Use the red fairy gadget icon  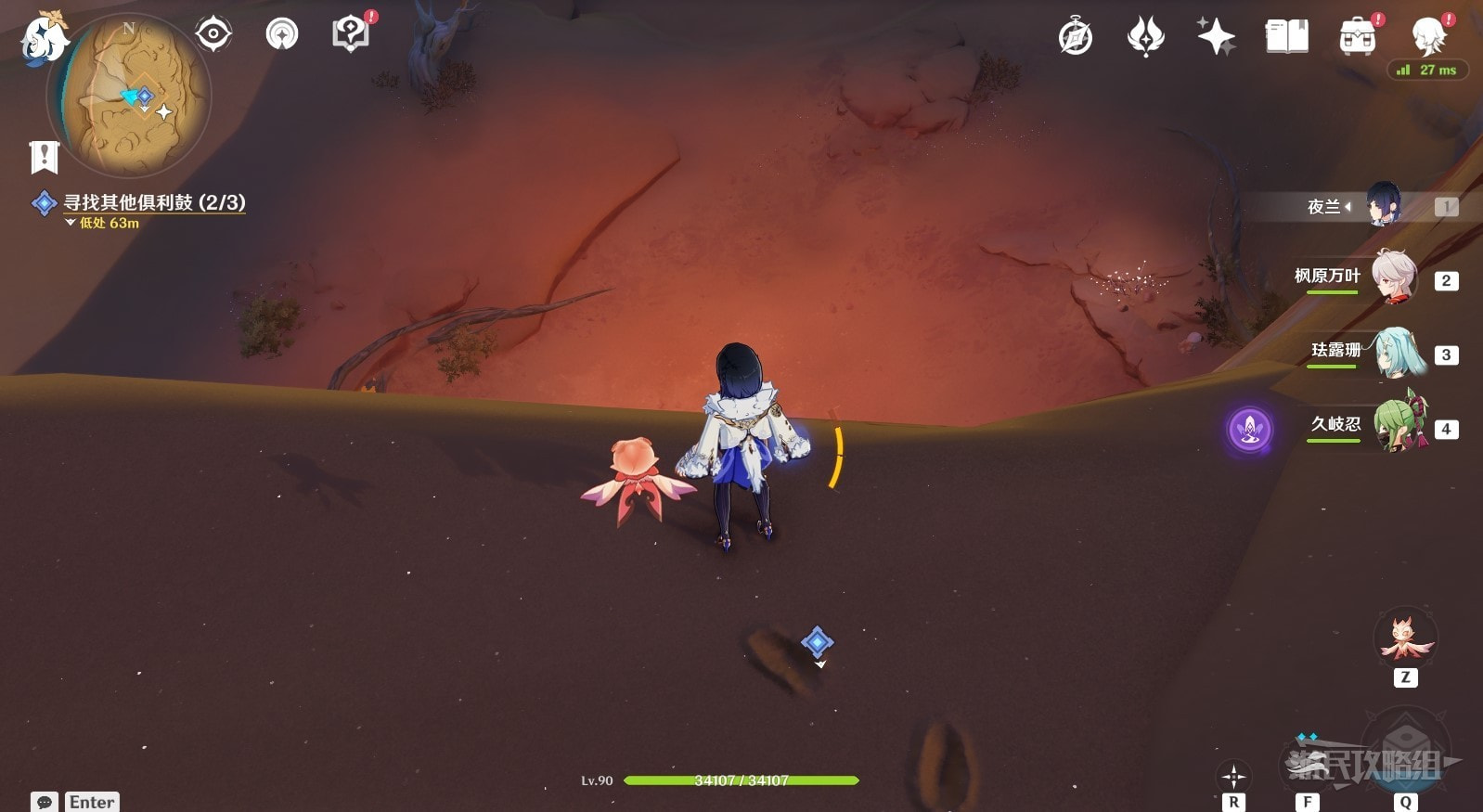point(1405,638)
